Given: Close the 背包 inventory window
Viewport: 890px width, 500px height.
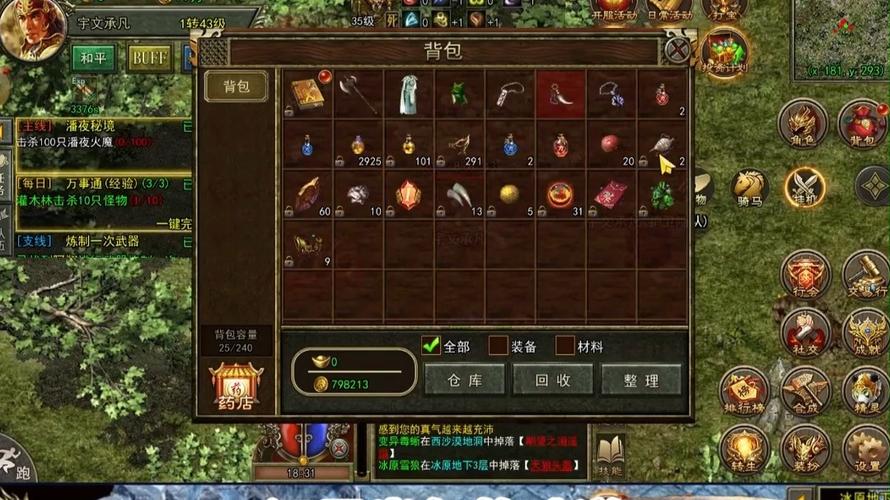Looking at the screenshot, I should pos(678,50).
